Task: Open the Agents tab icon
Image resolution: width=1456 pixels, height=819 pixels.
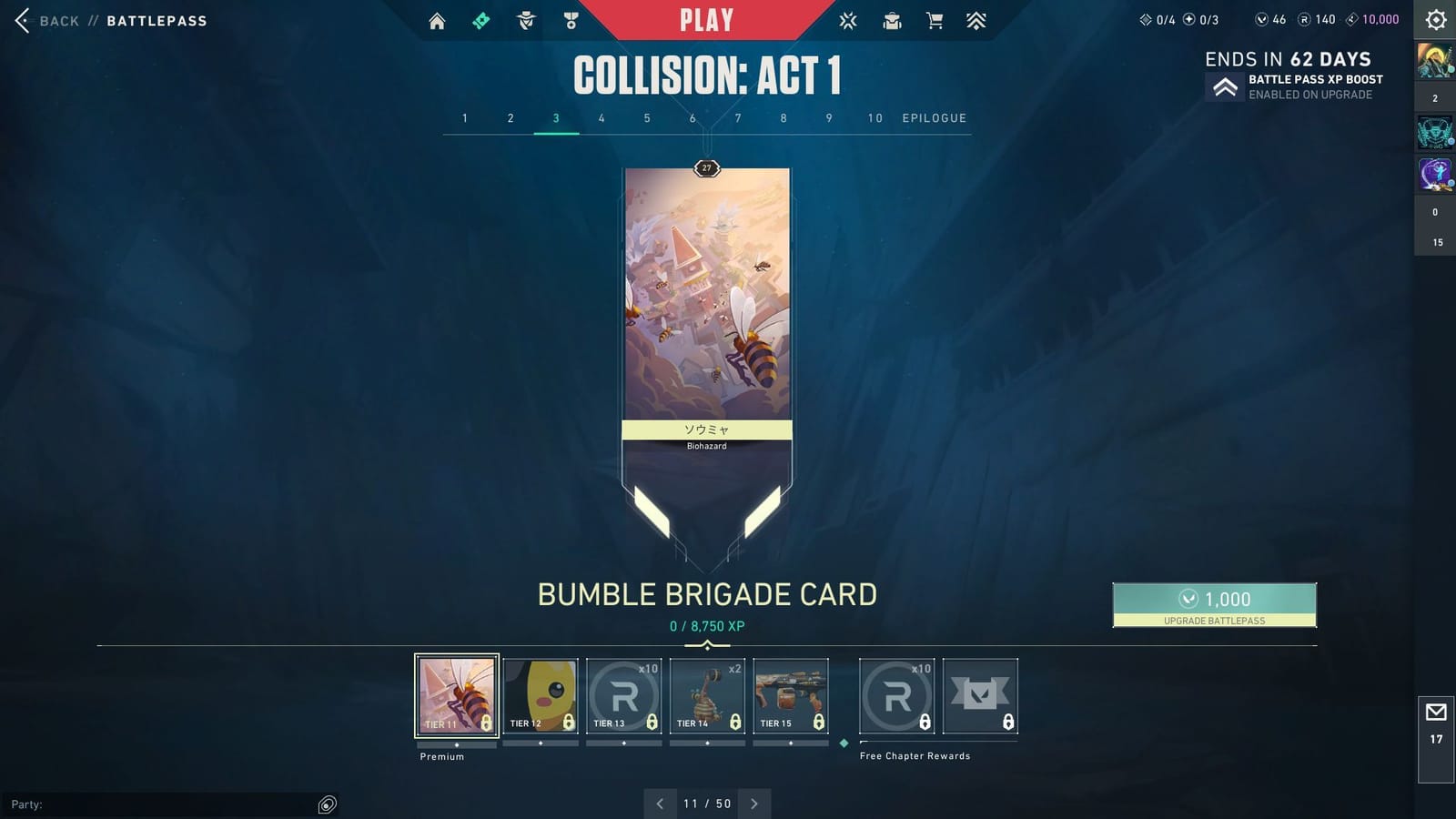Action: click(x=525, y=19)
